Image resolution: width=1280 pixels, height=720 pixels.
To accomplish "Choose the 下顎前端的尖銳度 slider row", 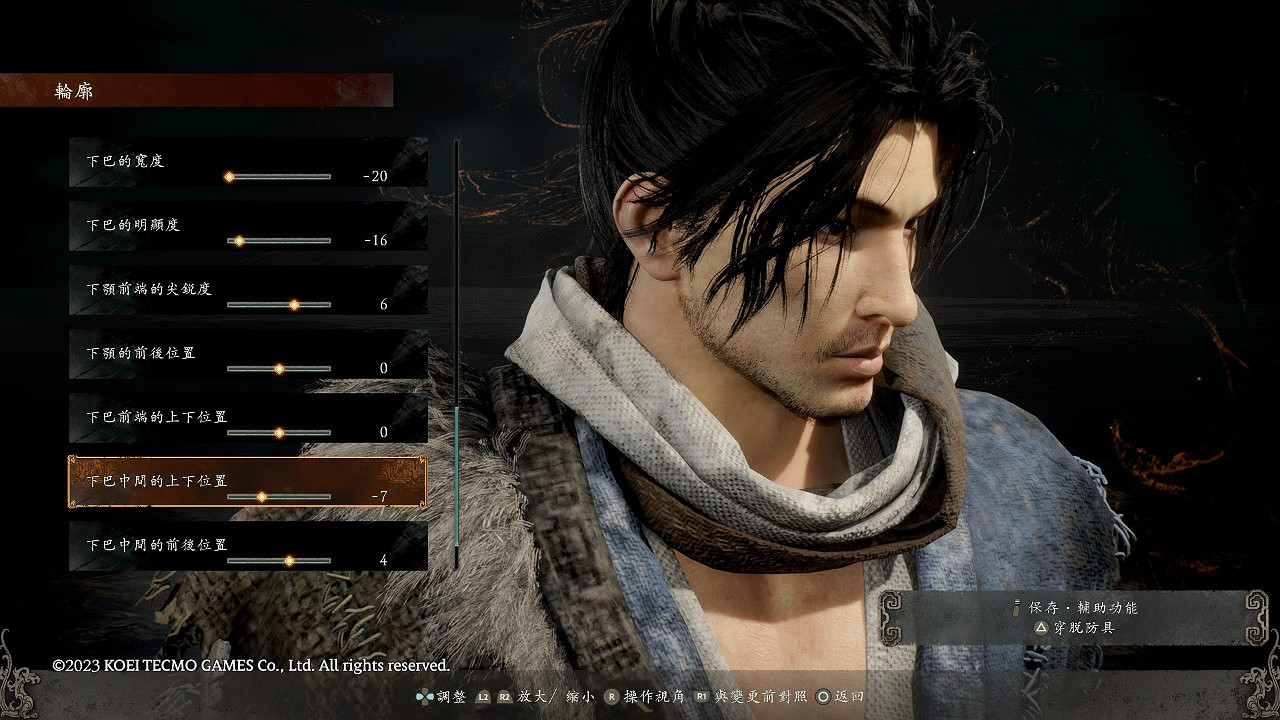I will click(x=248, y=290).
